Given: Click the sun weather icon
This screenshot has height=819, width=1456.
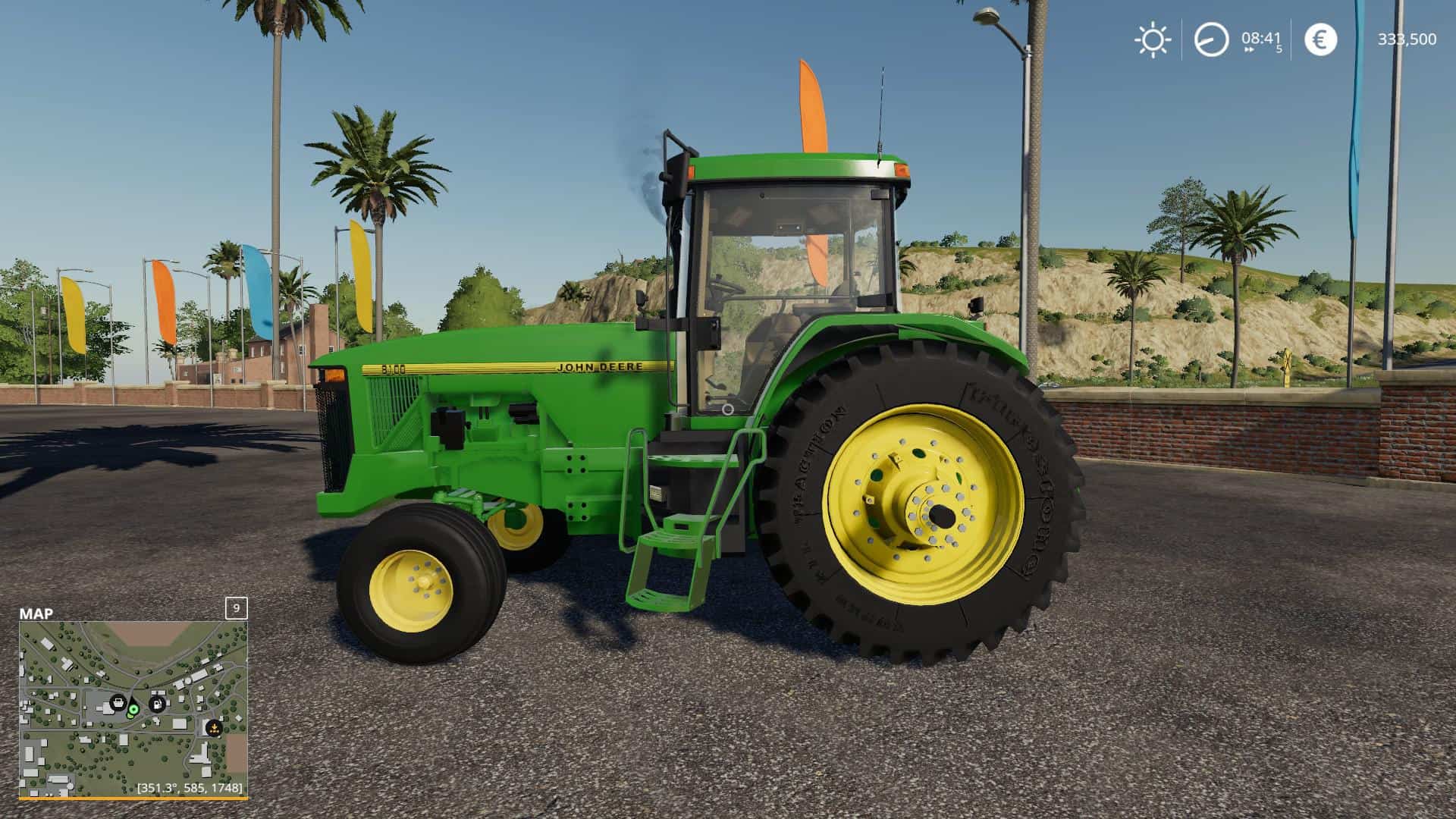Looking at the screenshot, I should point(1153,39).
